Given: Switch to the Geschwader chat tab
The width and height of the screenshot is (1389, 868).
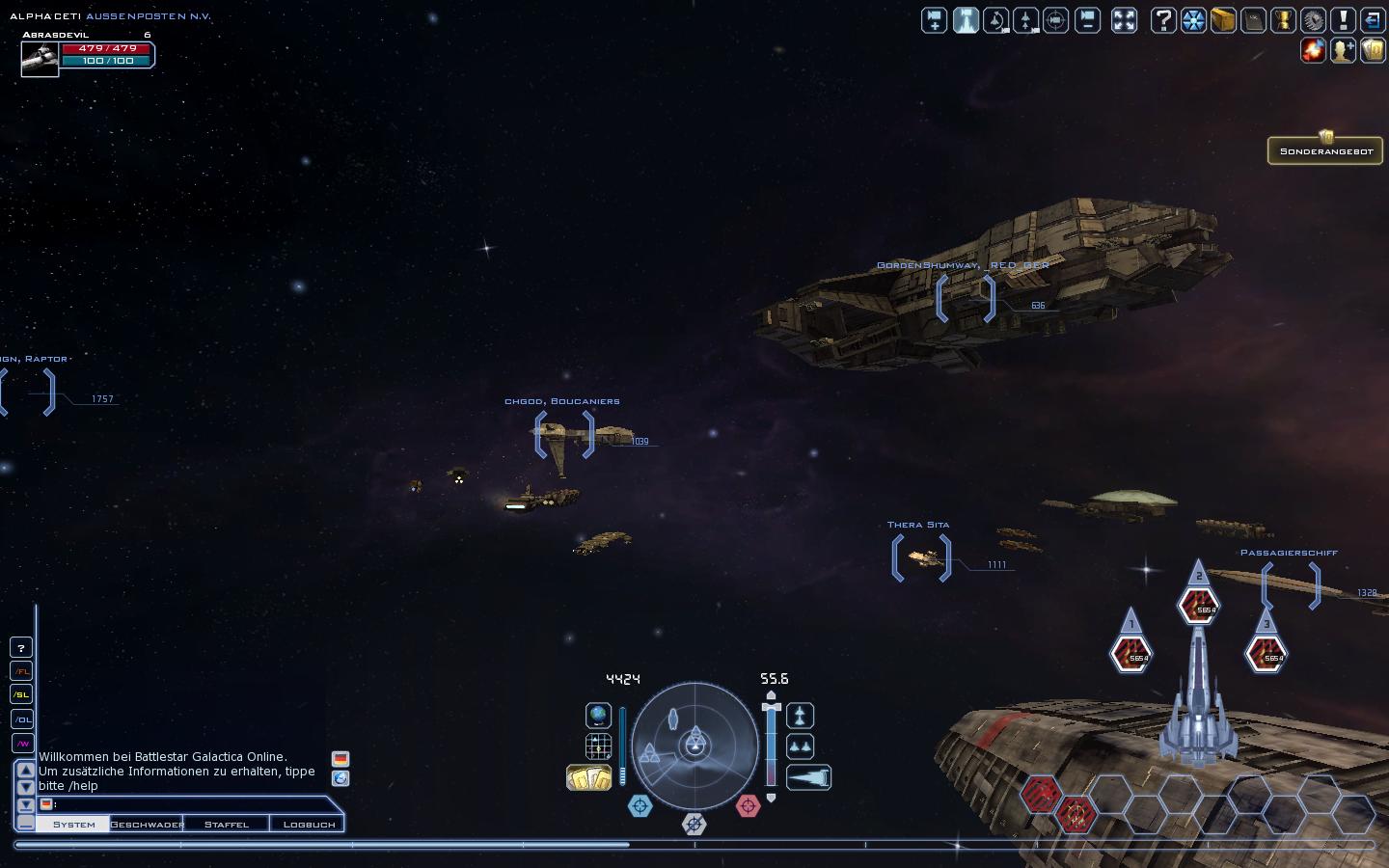Looking at the screenshot, I should point(147,825).
